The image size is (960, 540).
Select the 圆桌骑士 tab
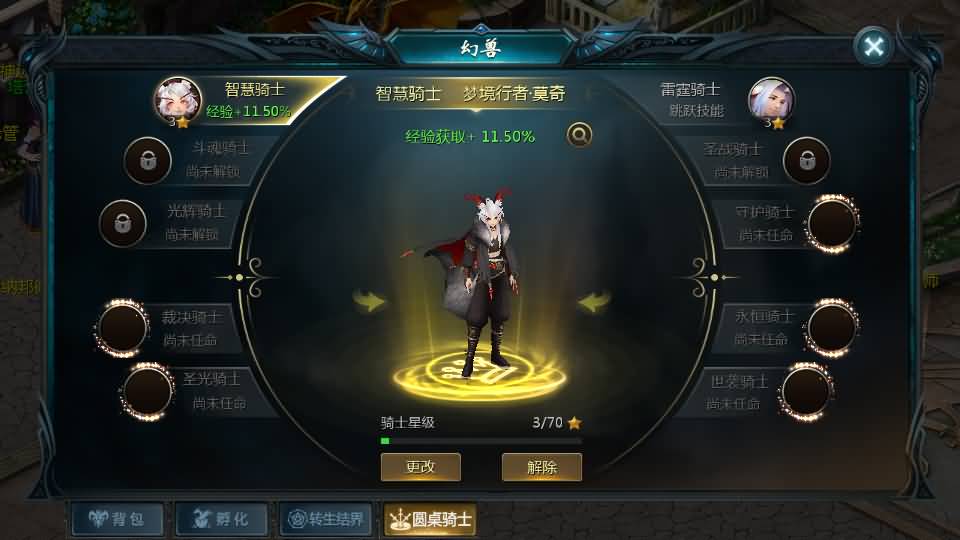430,519
